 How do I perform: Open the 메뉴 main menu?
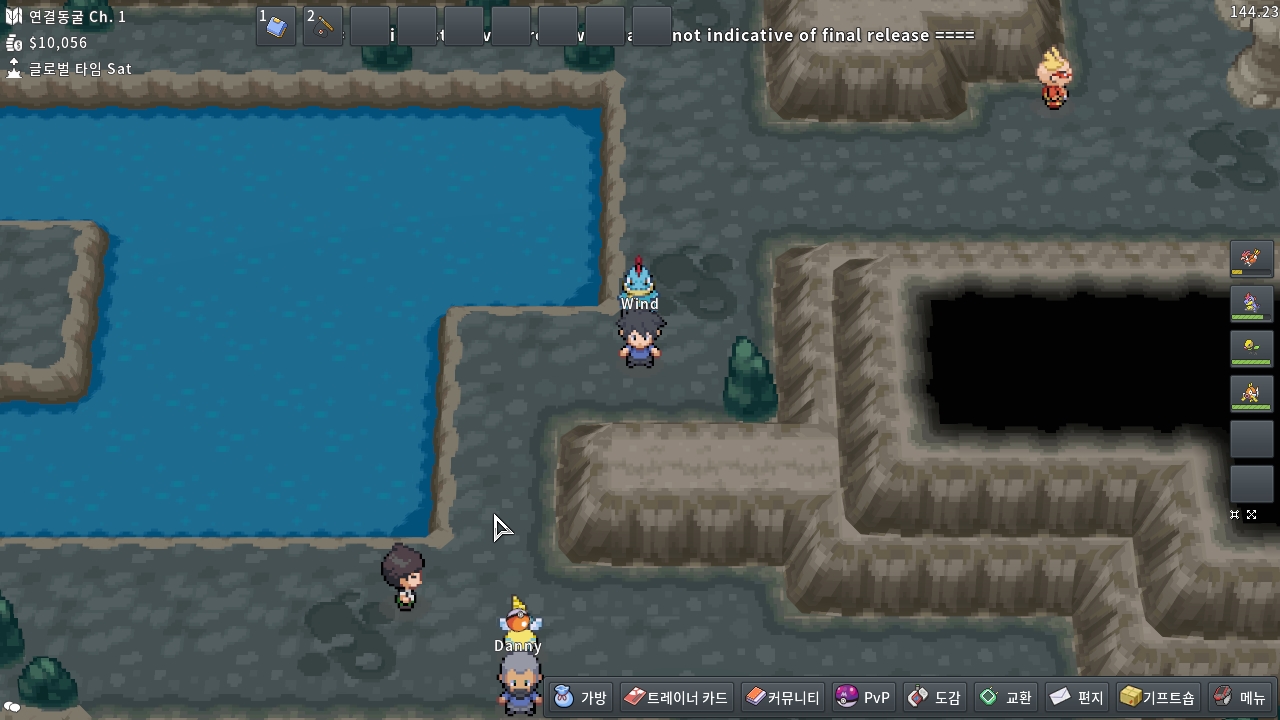click(1240, 697)
